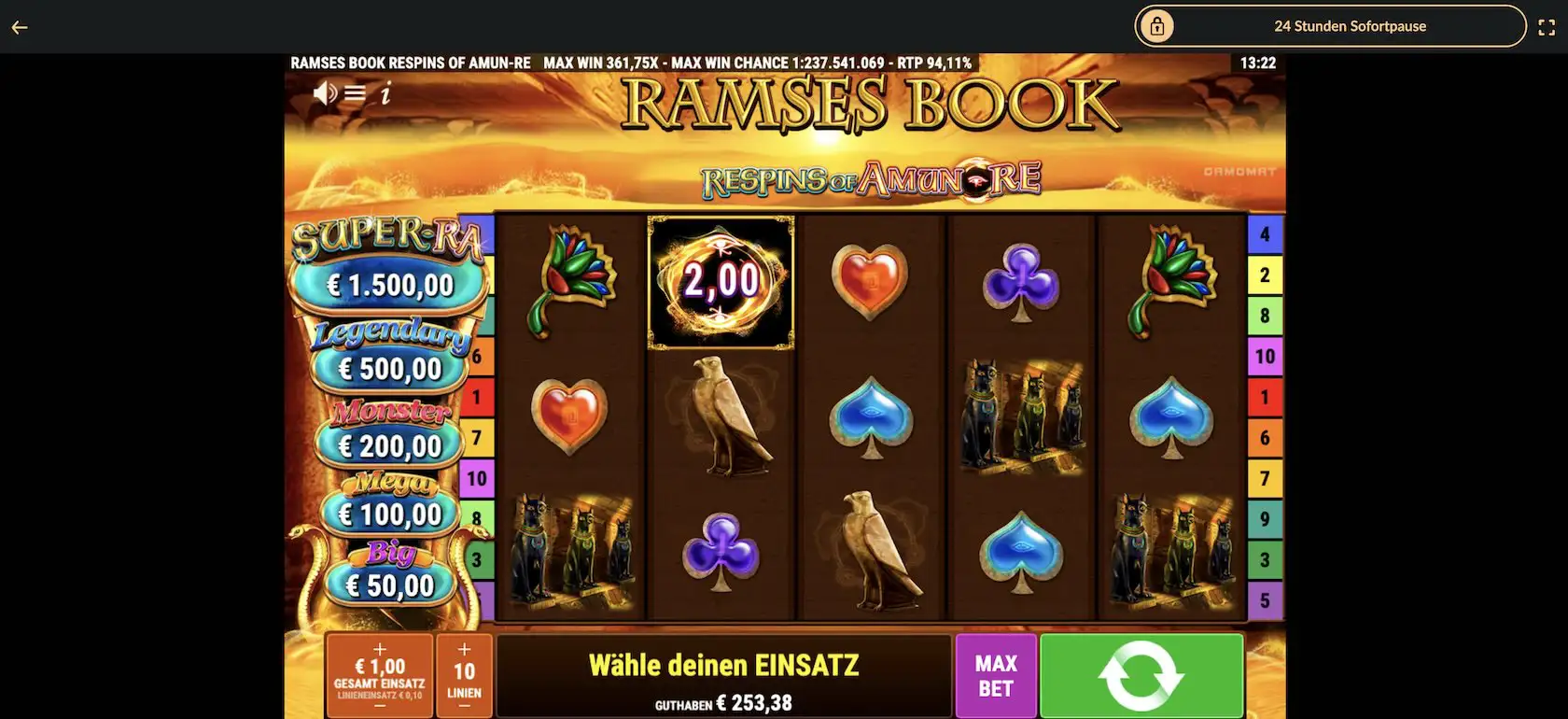Click Wähle deinen EINSATZ bar
1568x719 pixels.
click(x=725, y=665)
